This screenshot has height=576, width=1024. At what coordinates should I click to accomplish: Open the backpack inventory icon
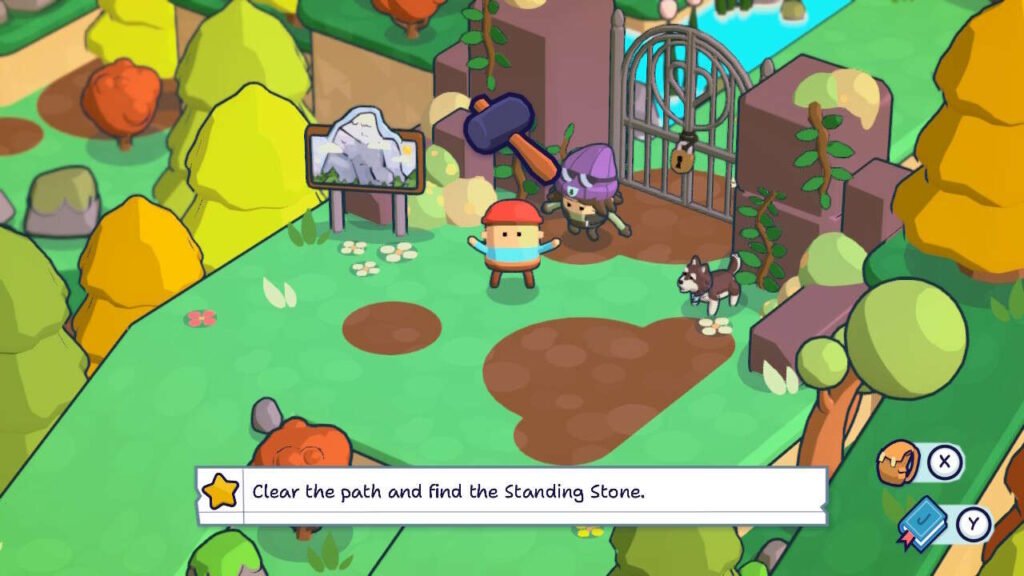pos(899,463)
